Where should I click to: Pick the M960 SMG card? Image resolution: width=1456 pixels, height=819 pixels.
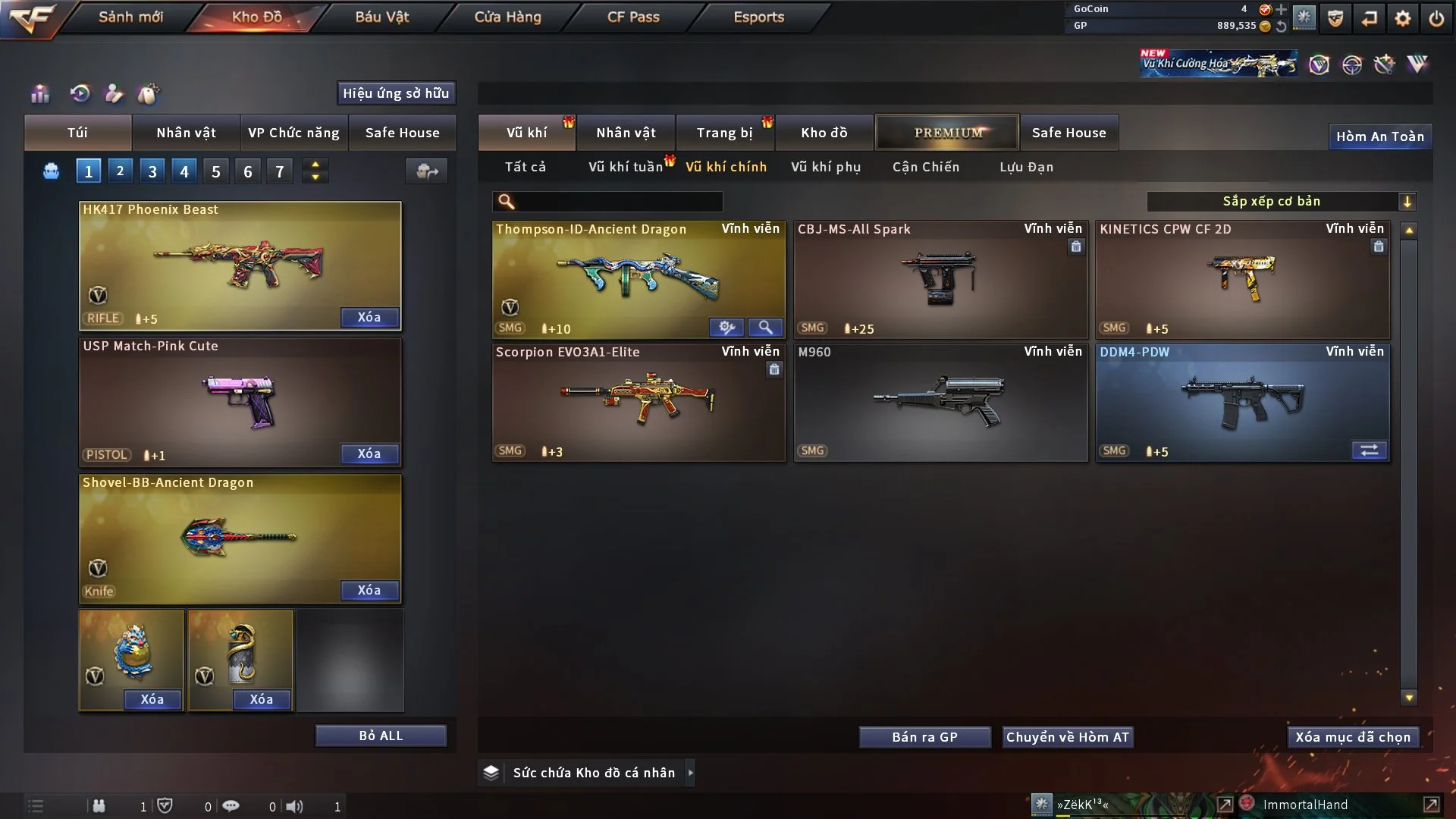tap(940, 402)
